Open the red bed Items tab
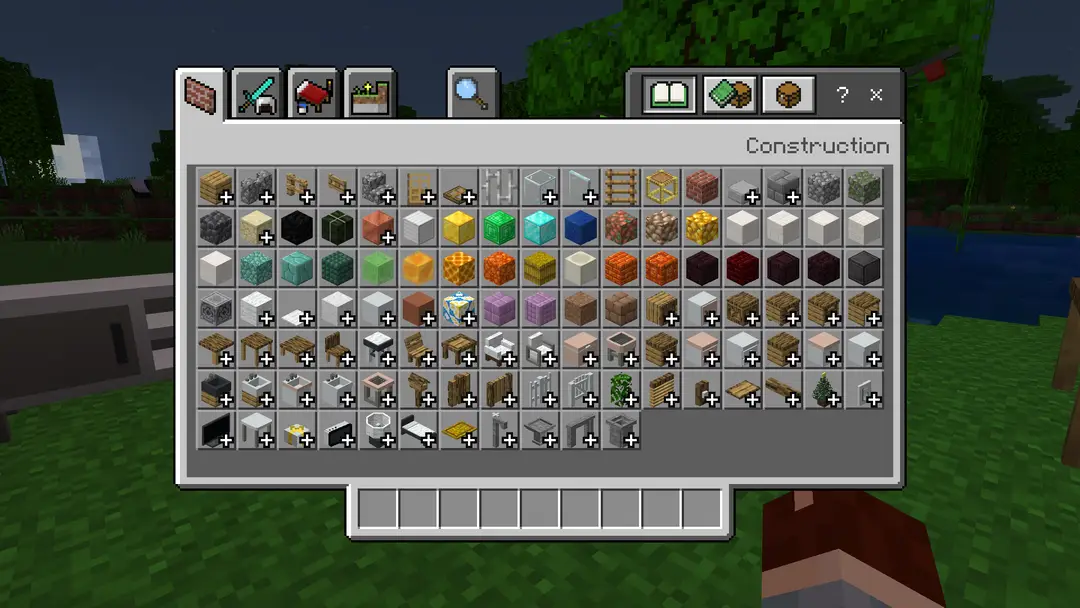 pos(313,95)
